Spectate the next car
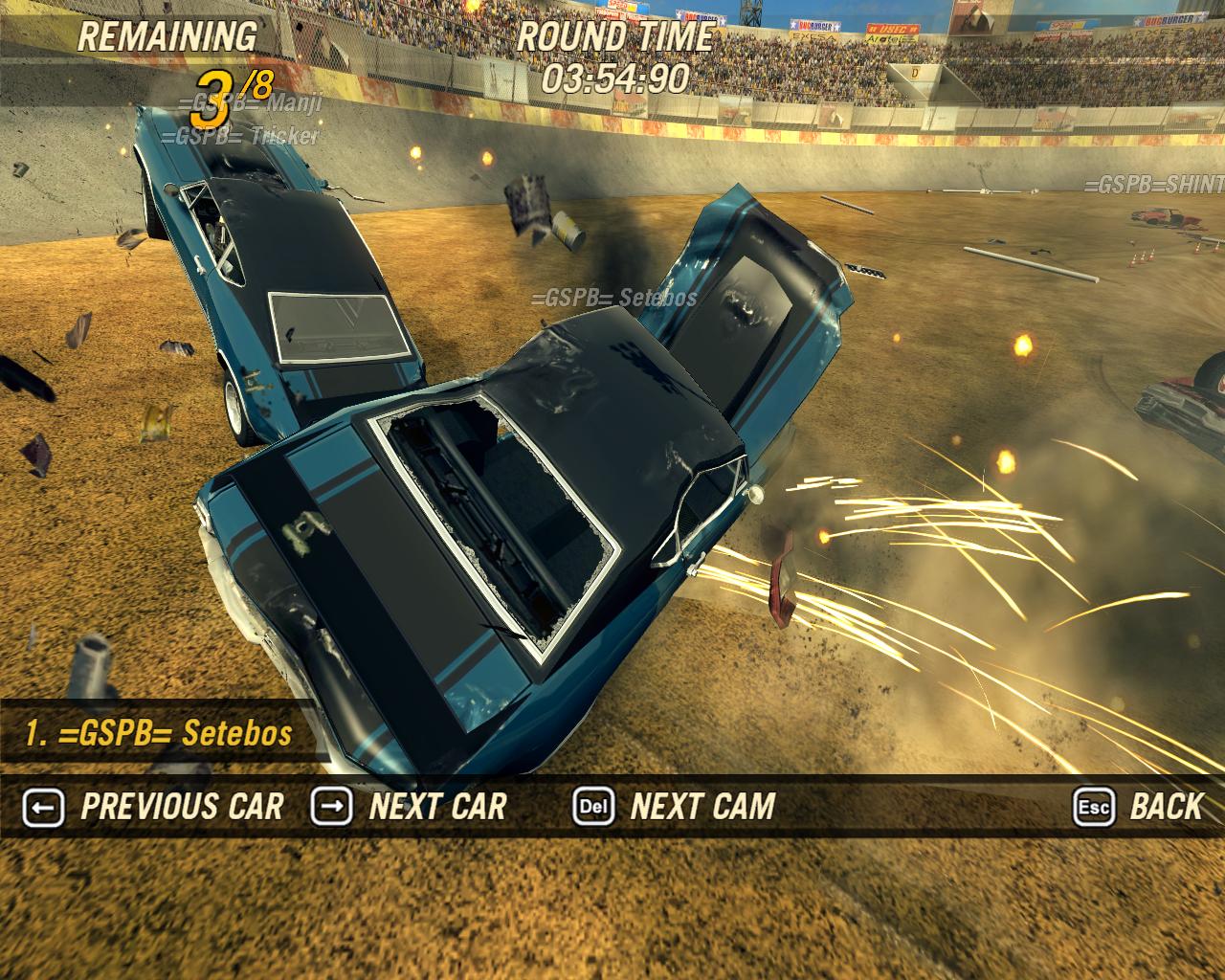The image size is (1225, 980). point(410,807)
